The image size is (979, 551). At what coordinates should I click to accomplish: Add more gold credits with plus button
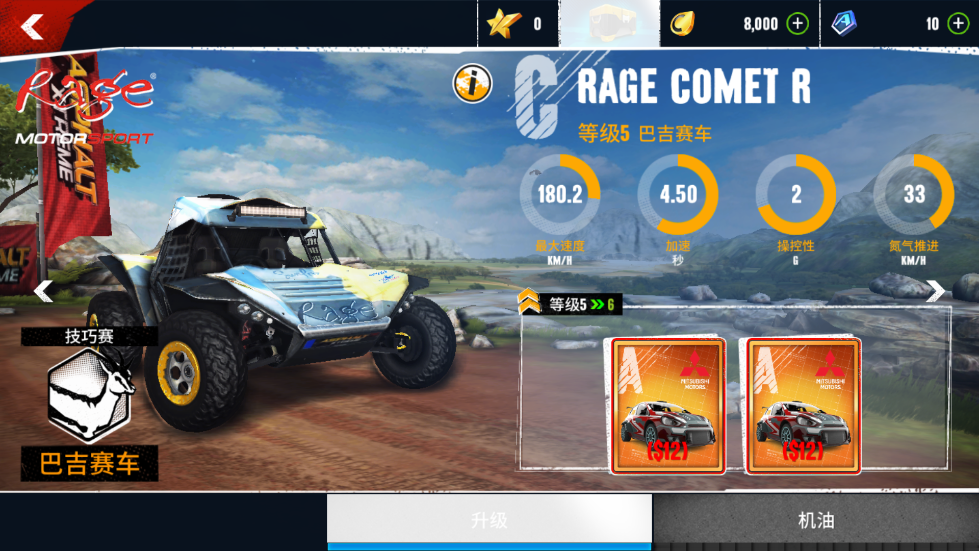point(797,24)
